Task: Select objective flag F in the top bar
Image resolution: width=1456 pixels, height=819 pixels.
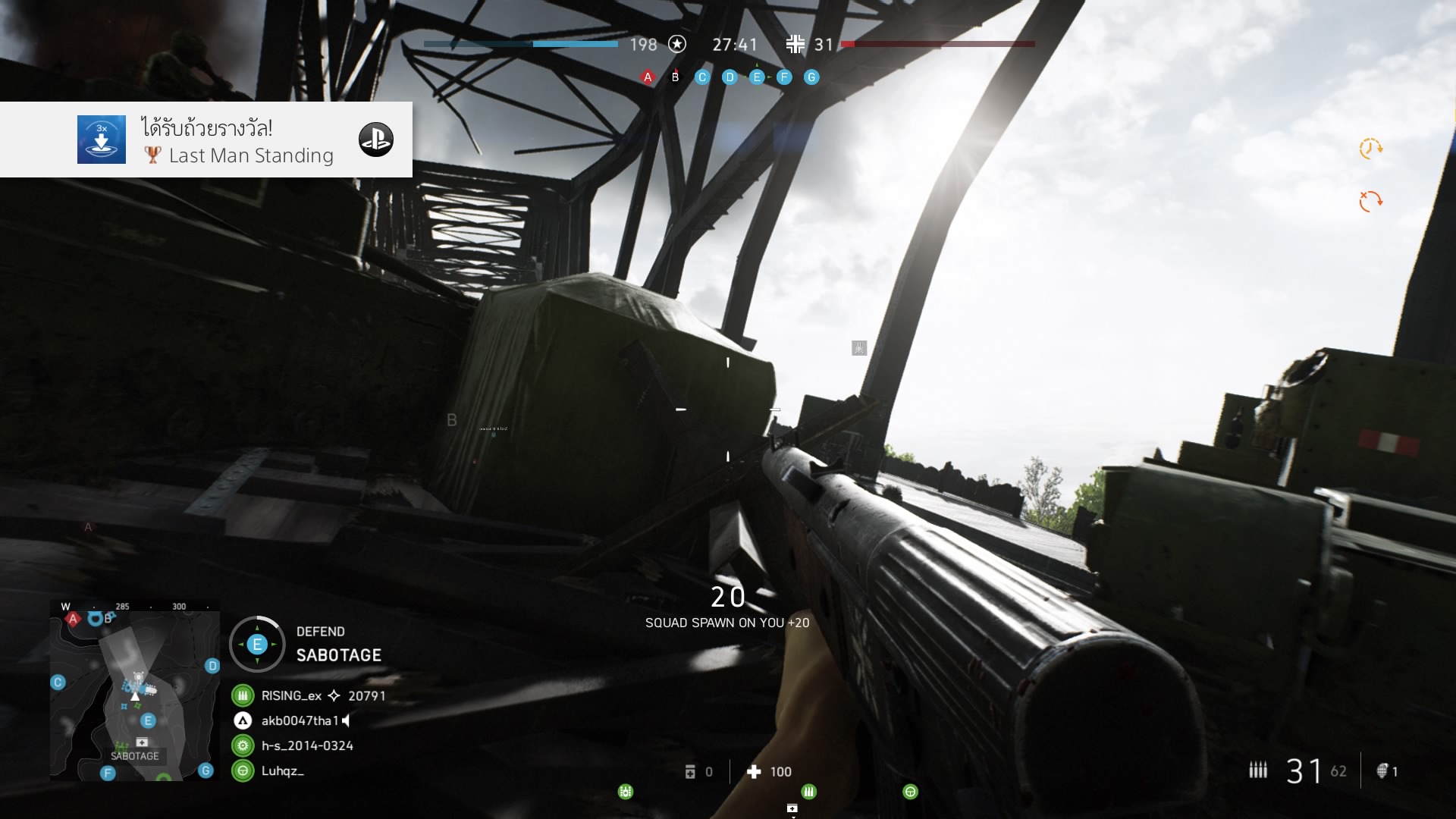Action: pyautogui.click(x=784, y=77)
